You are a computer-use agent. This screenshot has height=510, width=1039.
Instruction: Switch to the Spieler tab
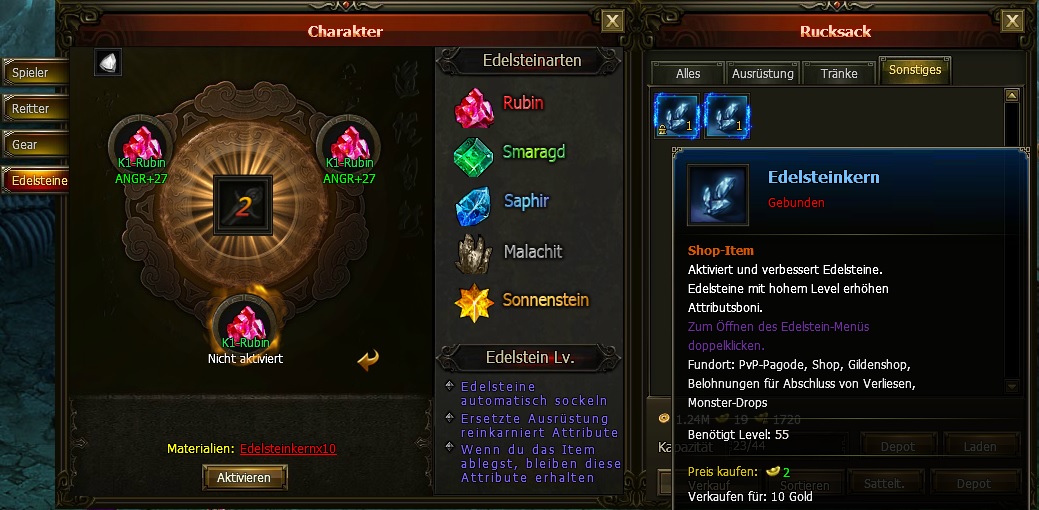click(x=31, y=73)
